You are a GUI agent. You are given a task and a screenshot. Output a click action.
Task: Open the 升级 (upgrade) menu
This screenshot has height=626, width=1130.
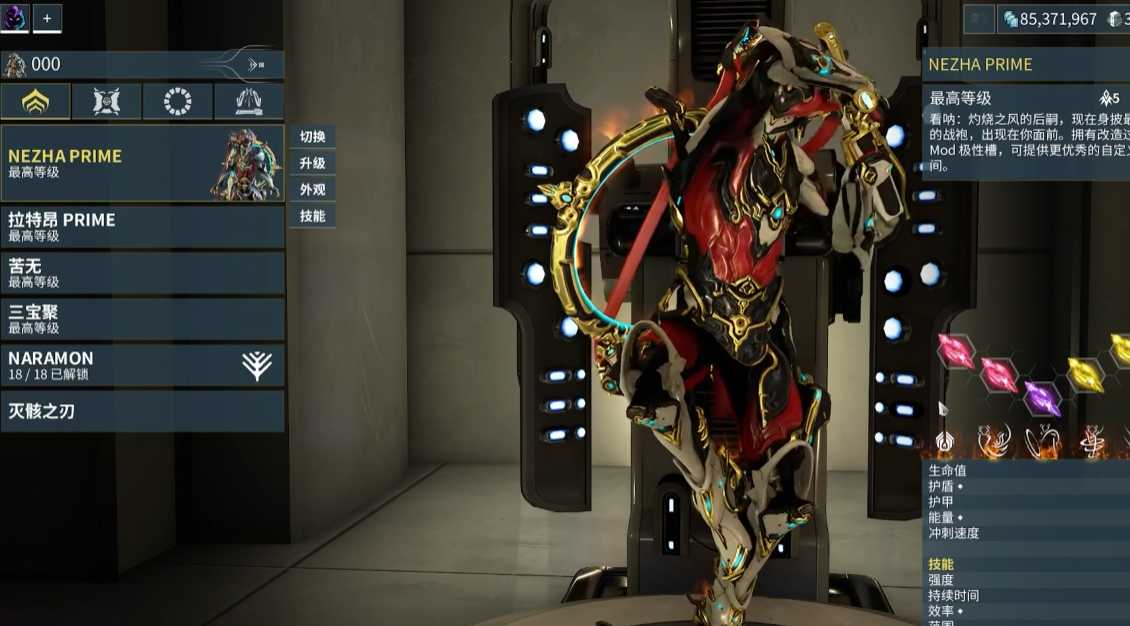(312, 163)
